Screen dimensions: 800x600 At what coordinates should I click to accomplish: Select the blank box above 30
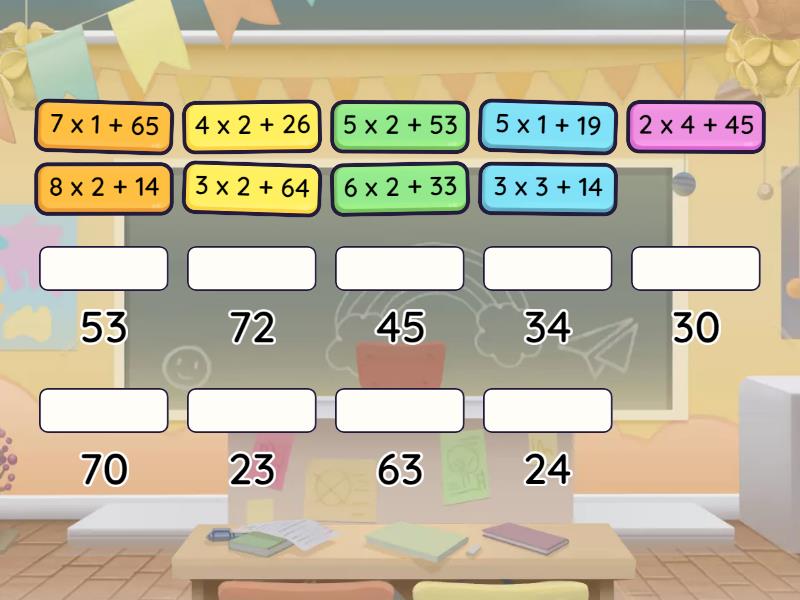pyautogui.click(x=696, y=268)
